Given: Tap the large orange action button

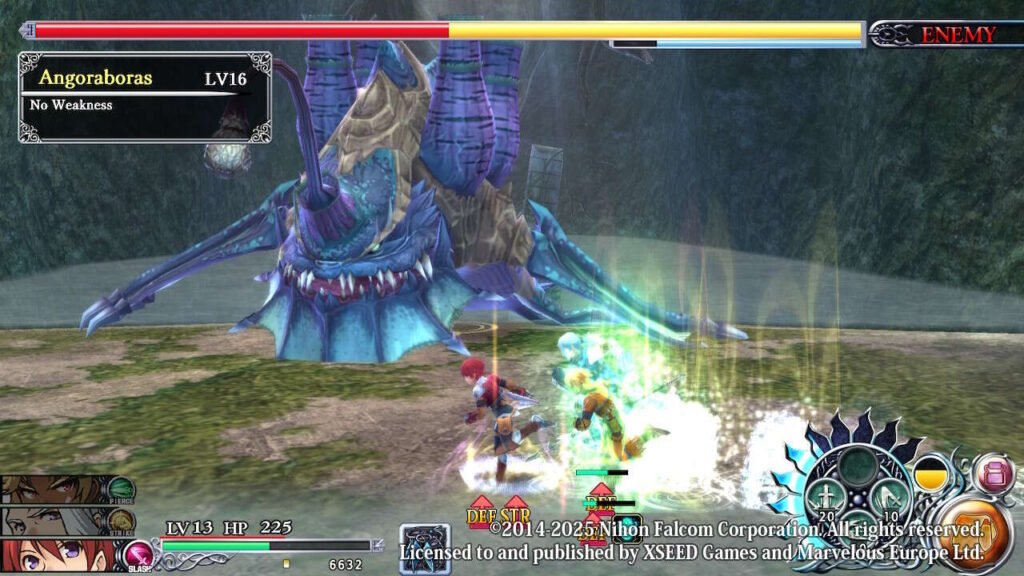Looking at the screenshot, I should pyautogui.click(x=977, y=536).
